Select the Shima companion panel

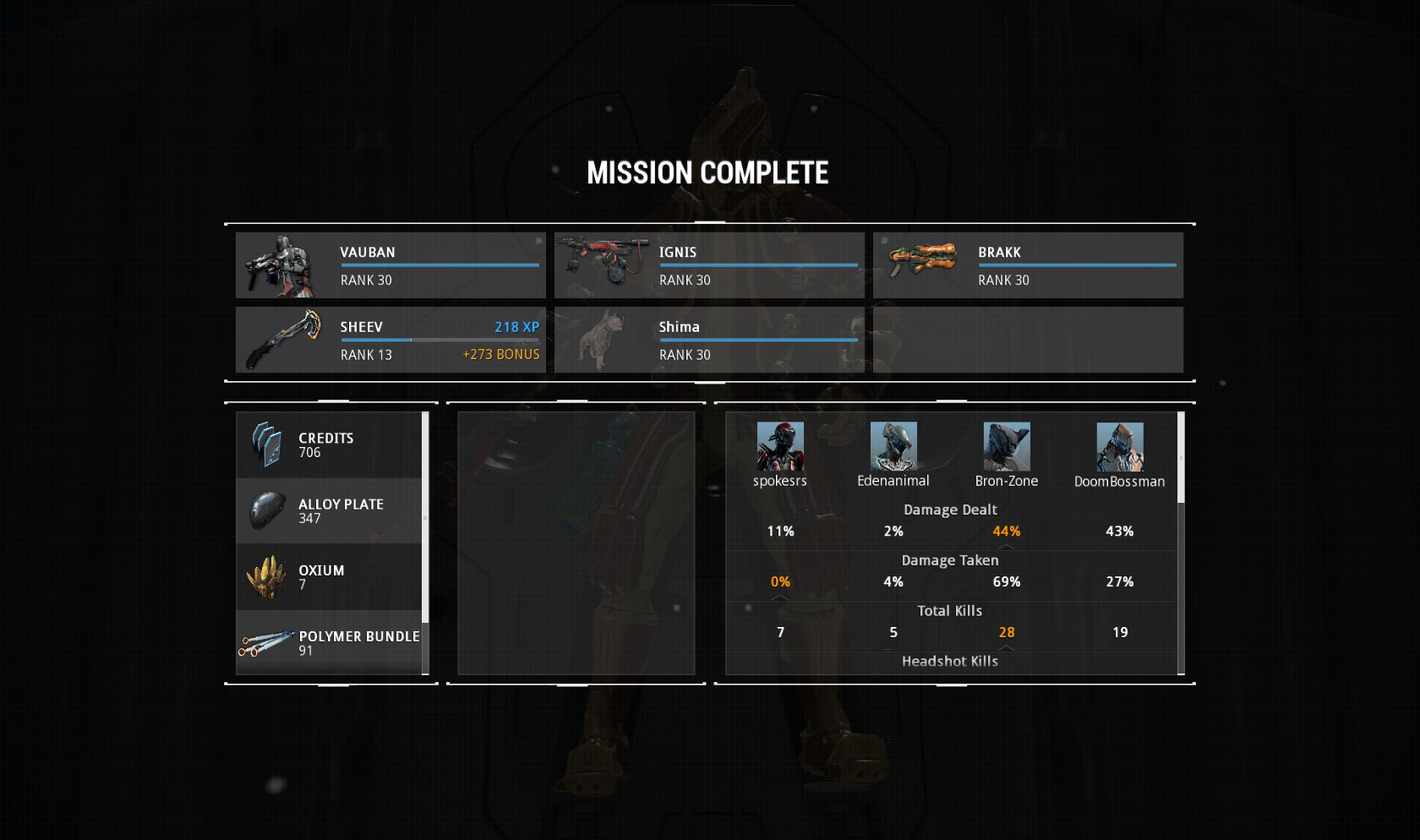tap(709, 340)
